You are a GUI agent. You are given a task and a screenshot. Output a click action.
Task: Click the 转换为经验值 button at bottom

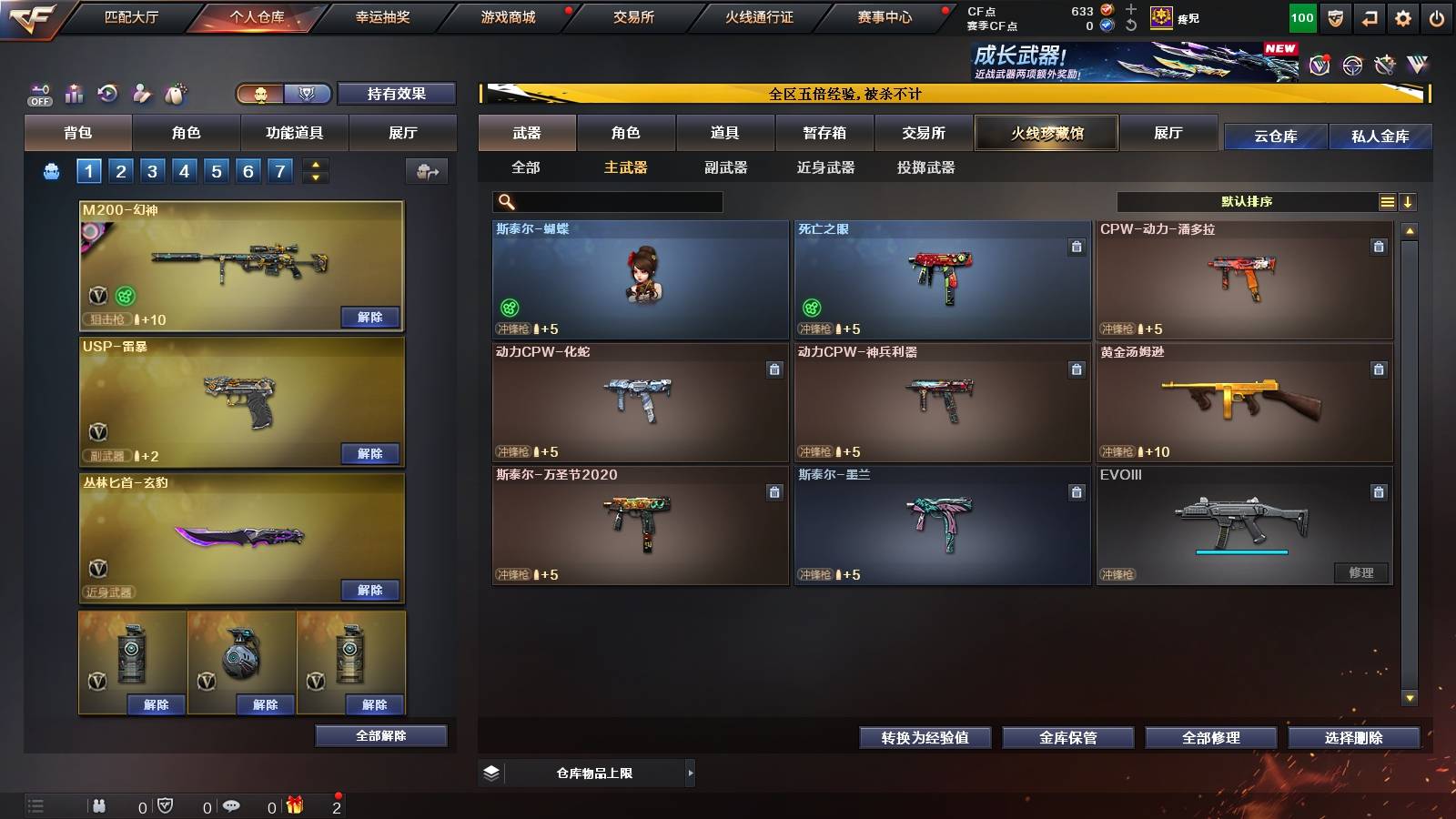tap(925, 738)
